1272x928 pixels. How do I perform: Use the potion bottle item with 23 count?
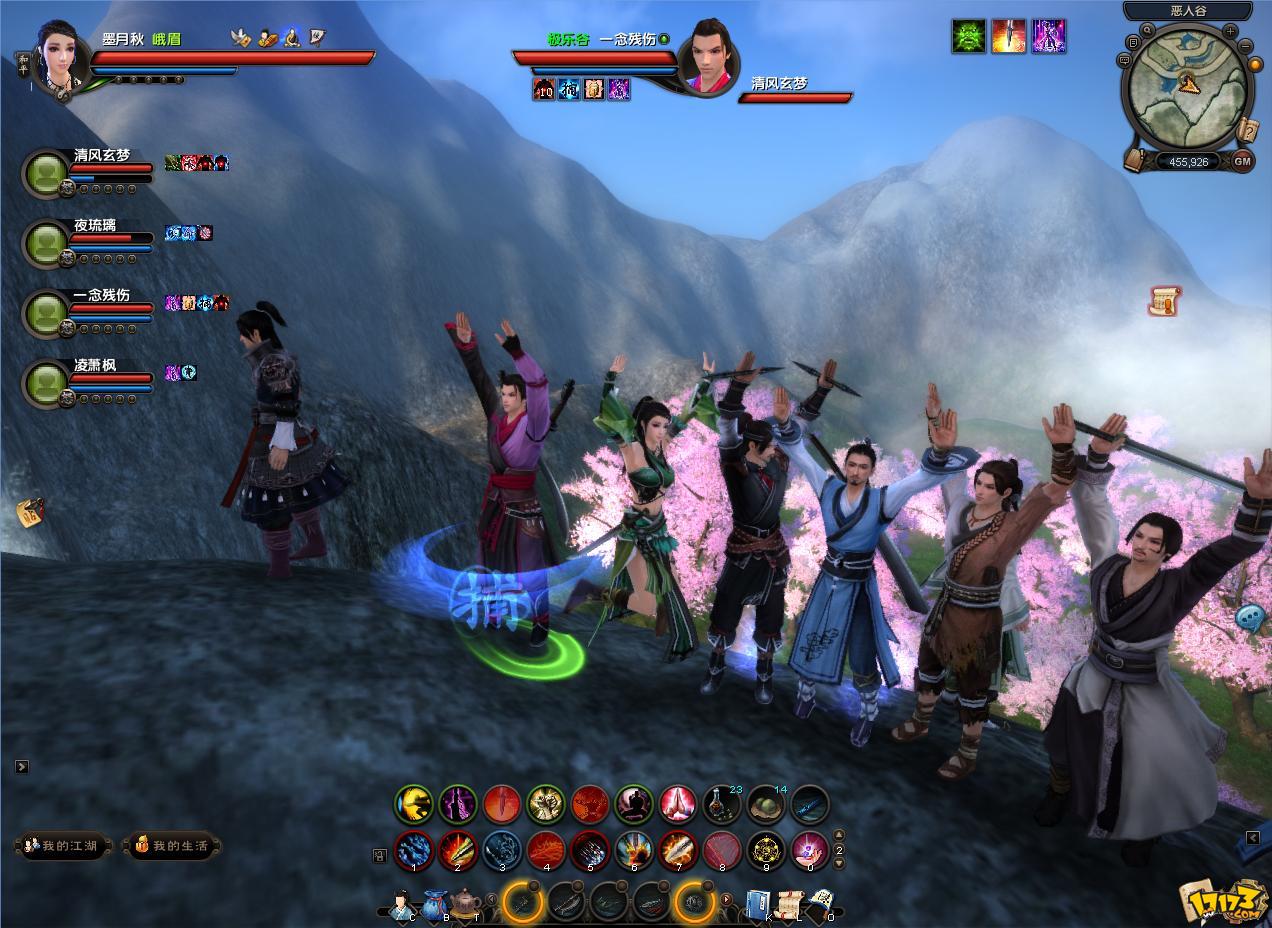[721, 804]
